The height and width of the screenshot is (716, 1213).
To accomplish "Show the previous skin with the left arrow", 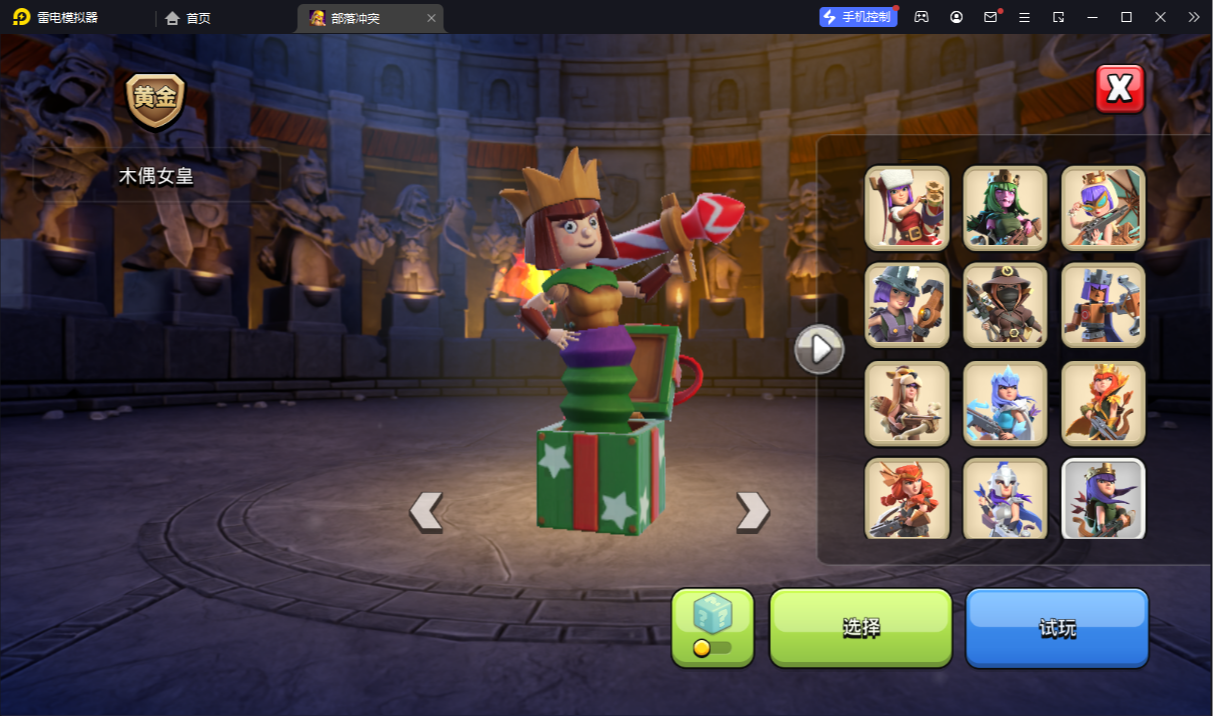I will [426, 511].
